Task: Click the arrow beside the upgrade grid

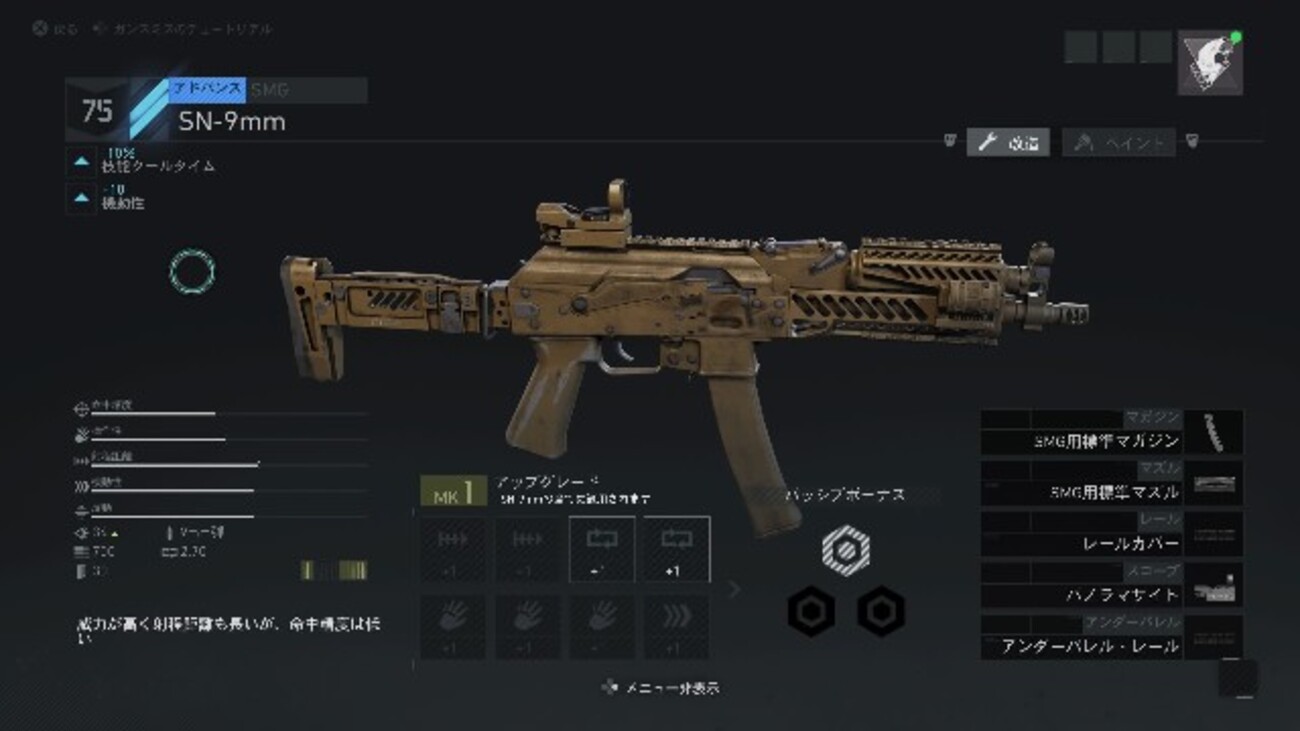Action: (735, 589)
